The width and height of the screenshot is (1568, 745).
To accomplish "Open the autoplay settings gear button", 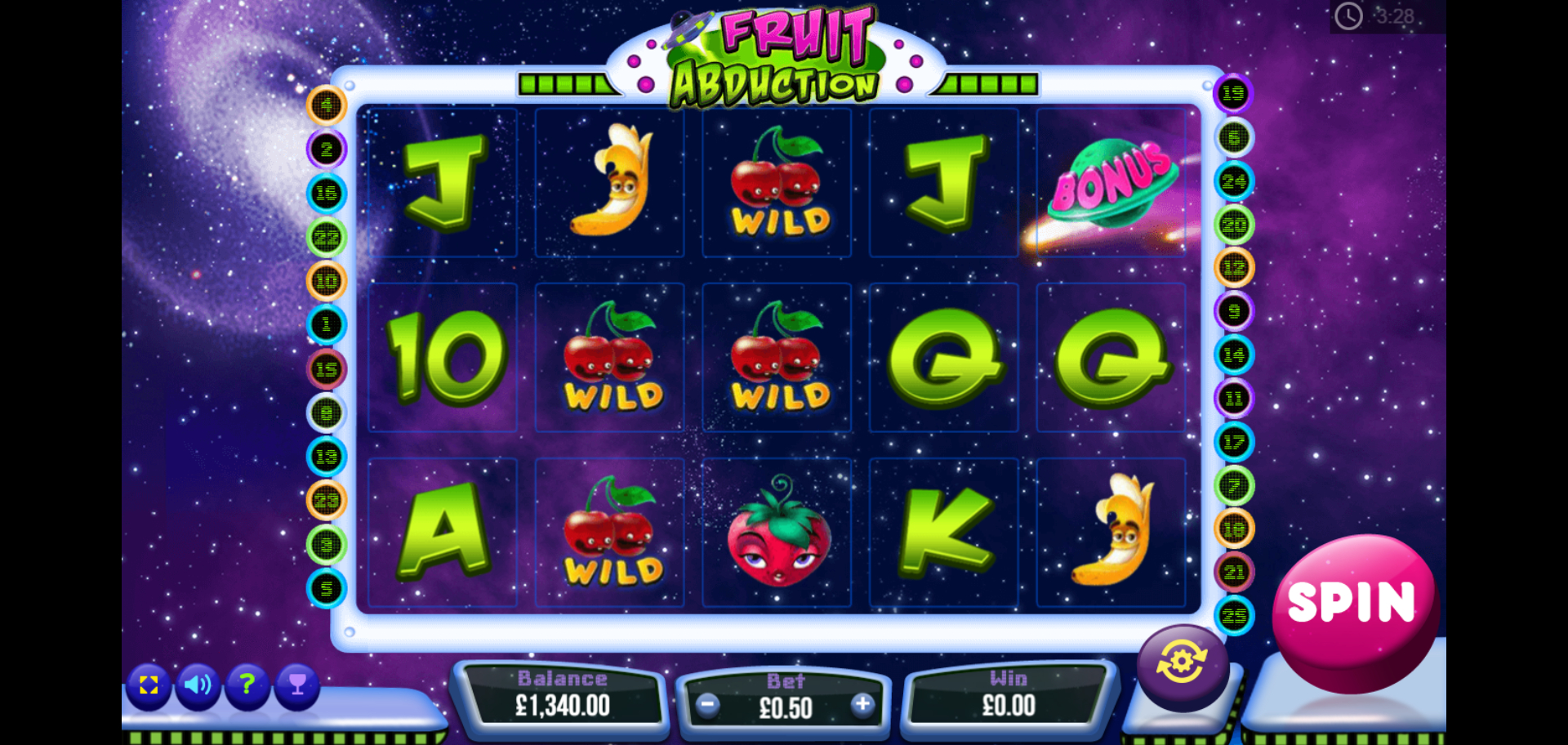I will [1182, 662].
